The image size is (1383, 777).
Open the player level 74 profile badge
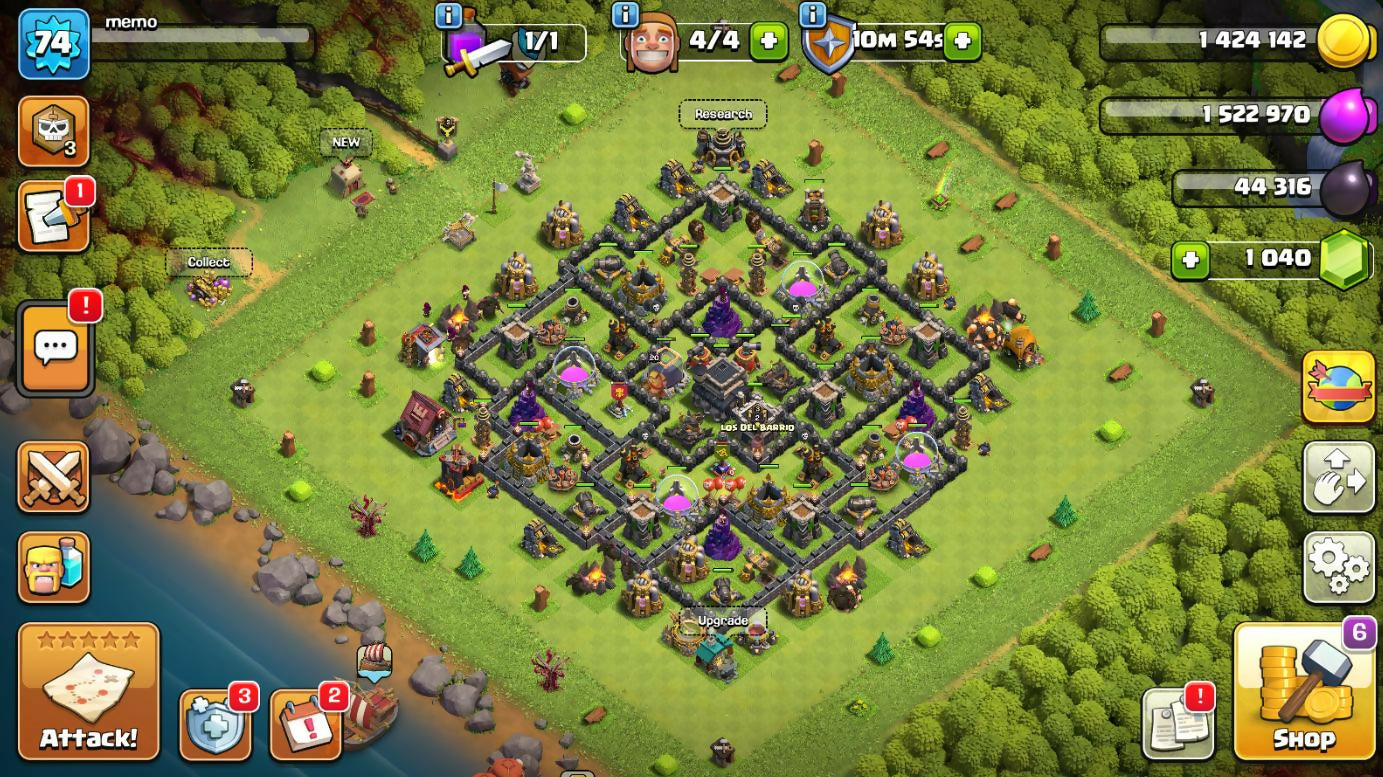click(53, 43)
